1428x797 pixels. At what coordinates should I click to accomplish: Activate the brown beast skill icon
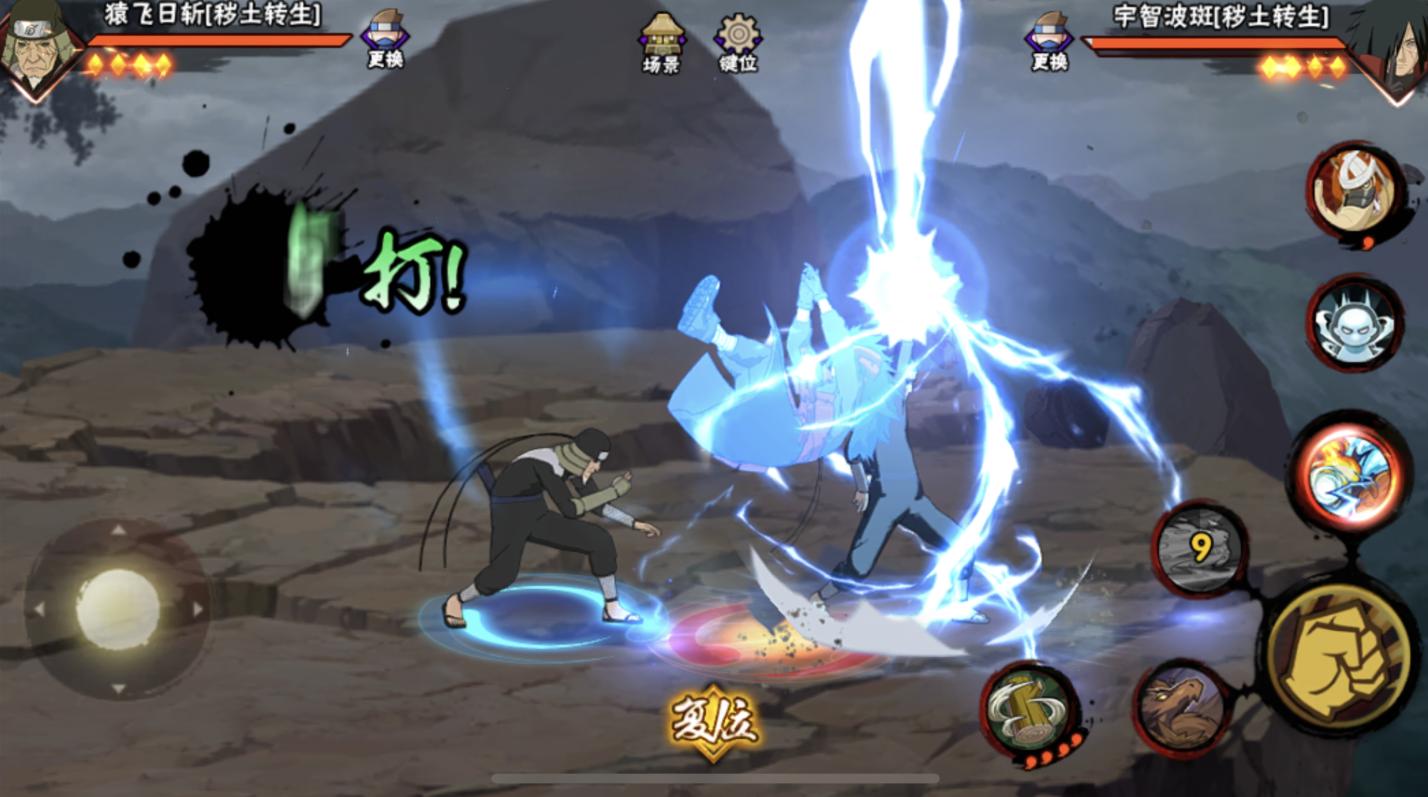1184,708
